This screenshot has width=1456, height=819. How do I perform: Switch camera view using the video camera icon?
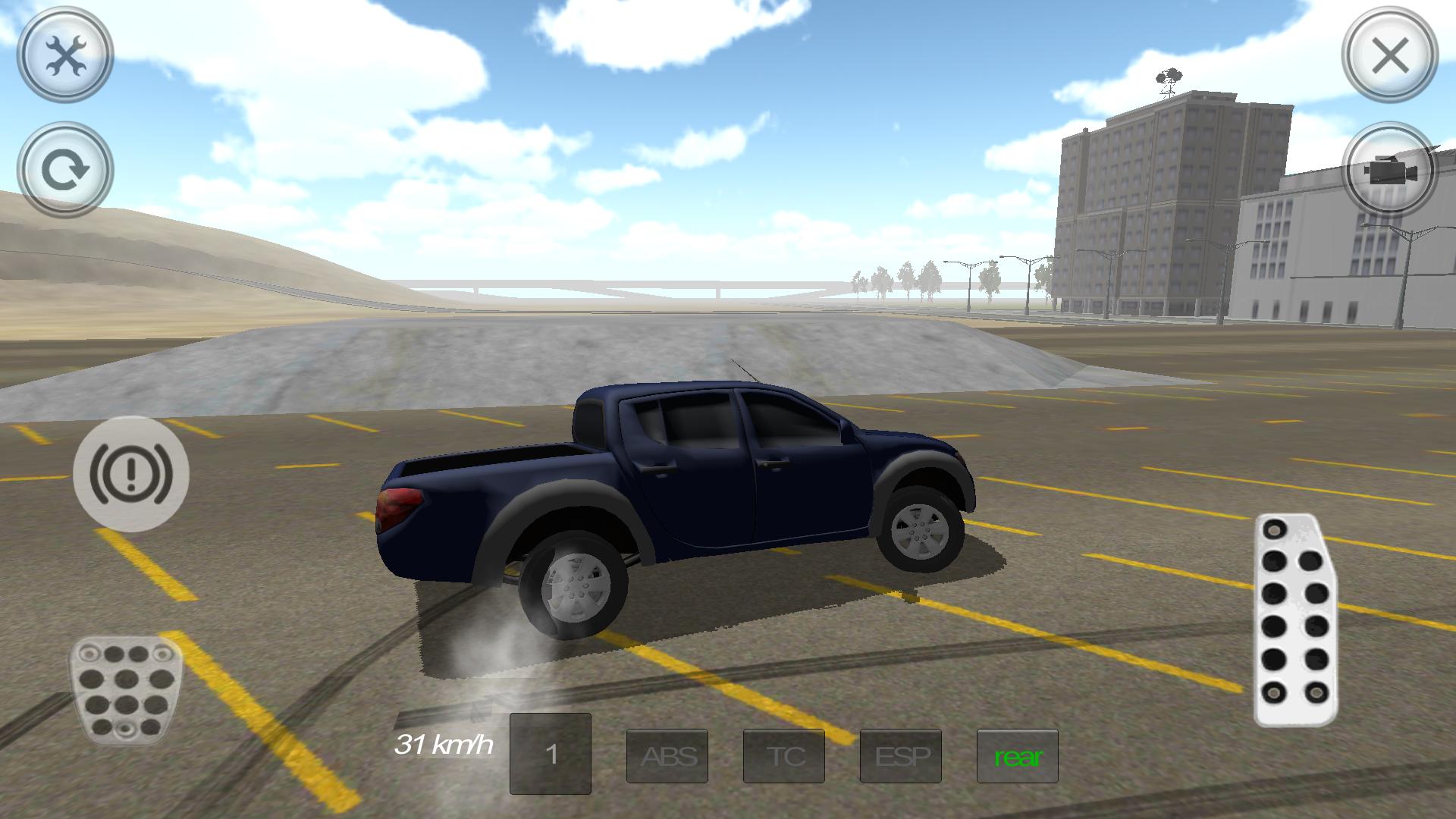1389,170
